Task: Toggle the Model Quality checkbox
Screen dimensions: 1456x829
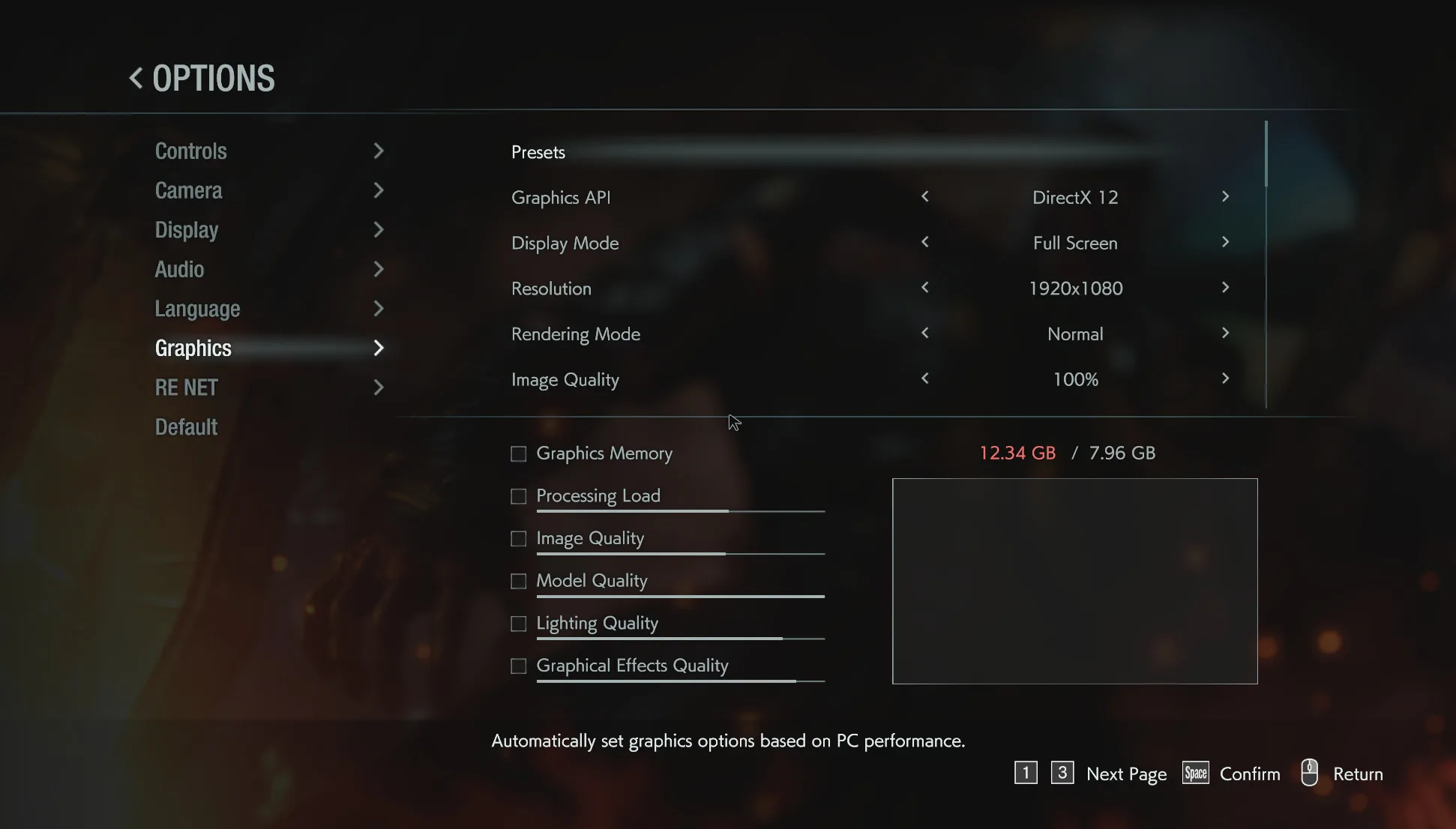Action: [x=518, y=580]
